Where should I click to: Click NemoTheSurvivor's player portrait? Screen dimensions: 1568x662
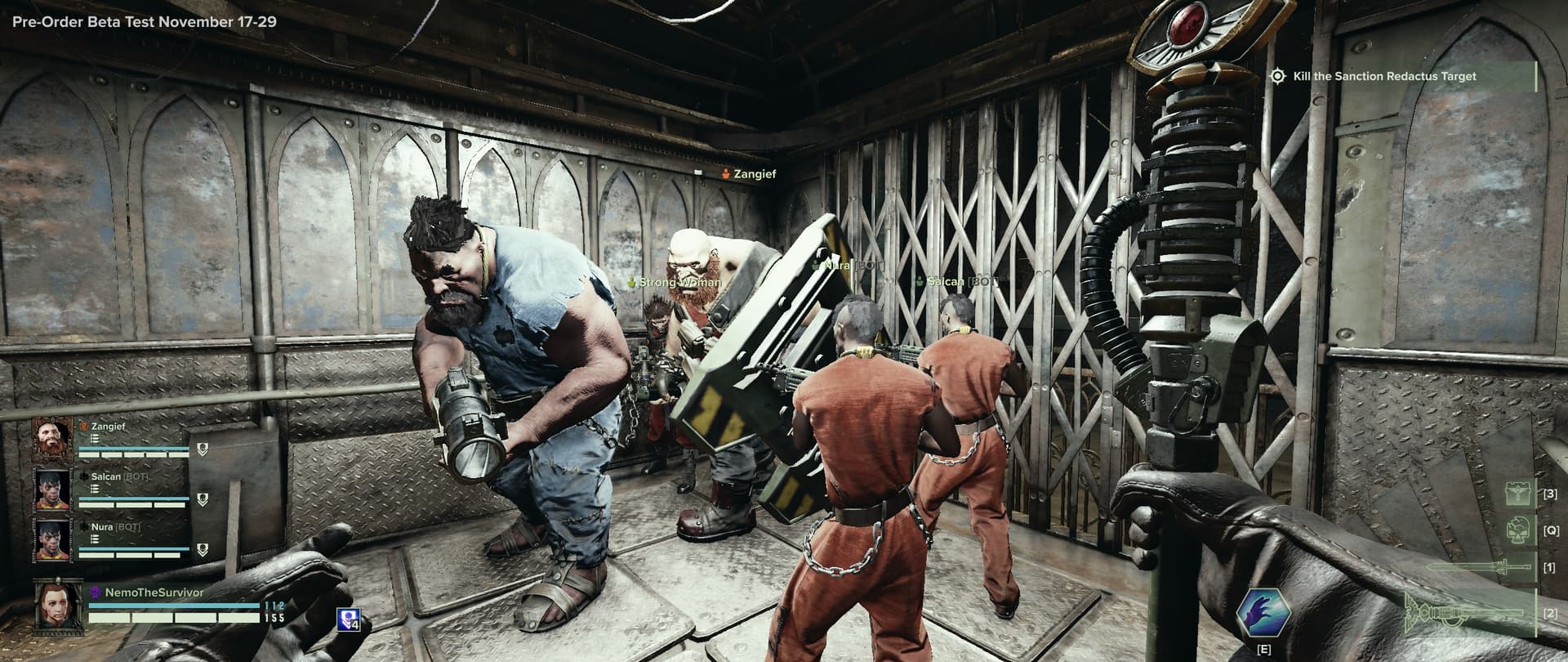point(58,606)
